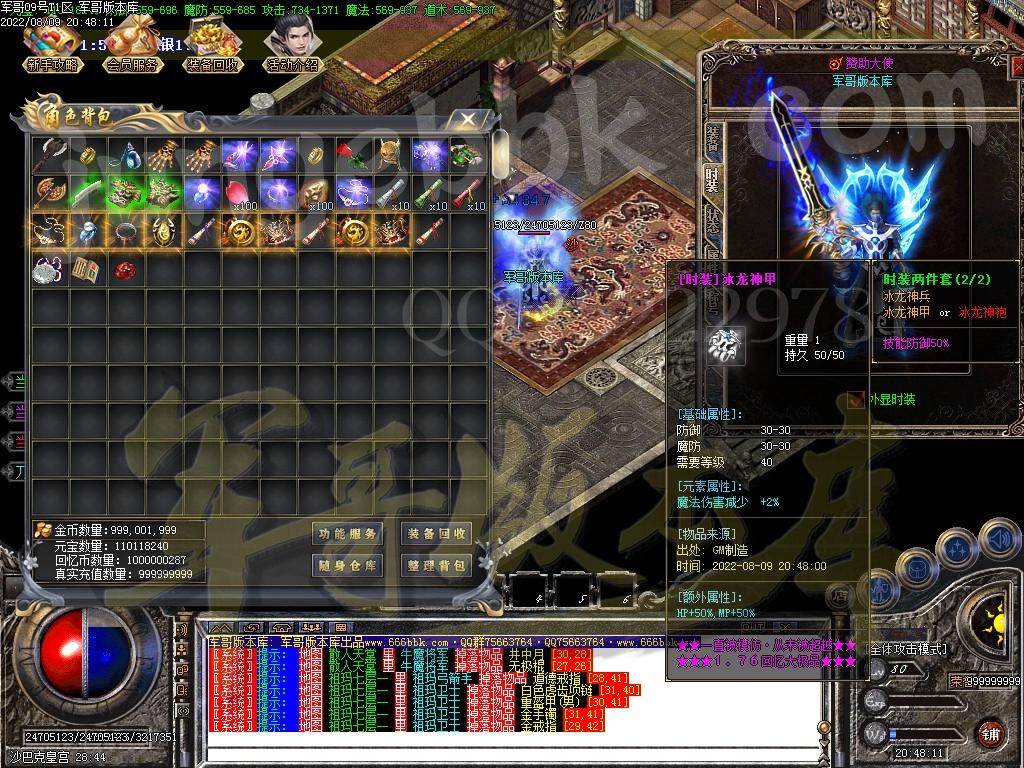Select the golden horned helmet item
Viewport: 1024px width, 768px height.
click(391, 155)
